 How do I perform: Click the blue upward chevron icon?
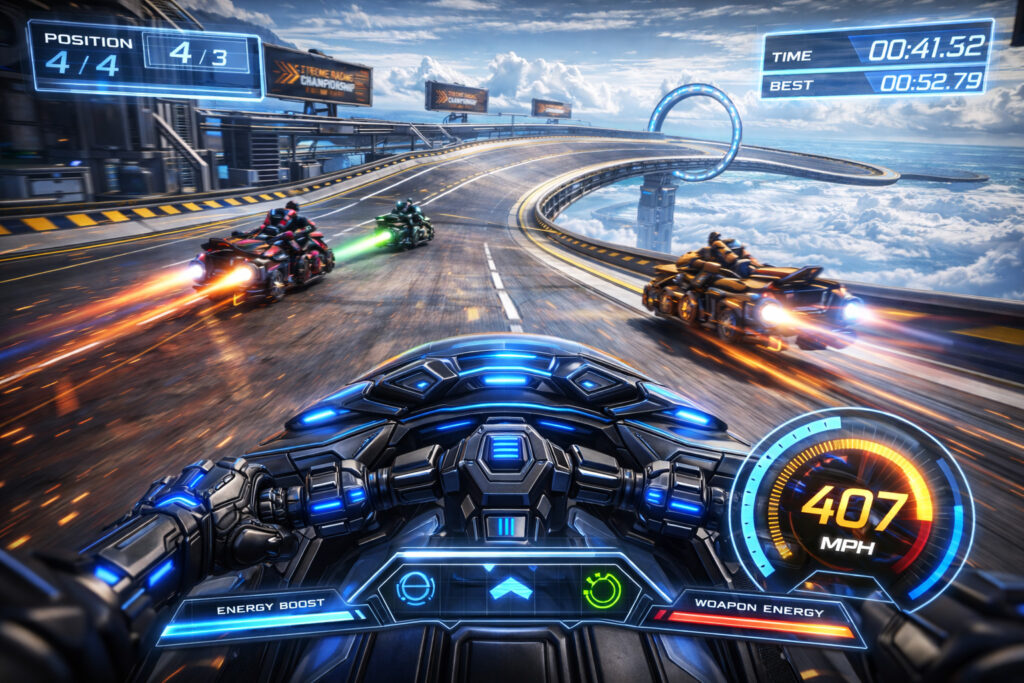coord(510,588)
